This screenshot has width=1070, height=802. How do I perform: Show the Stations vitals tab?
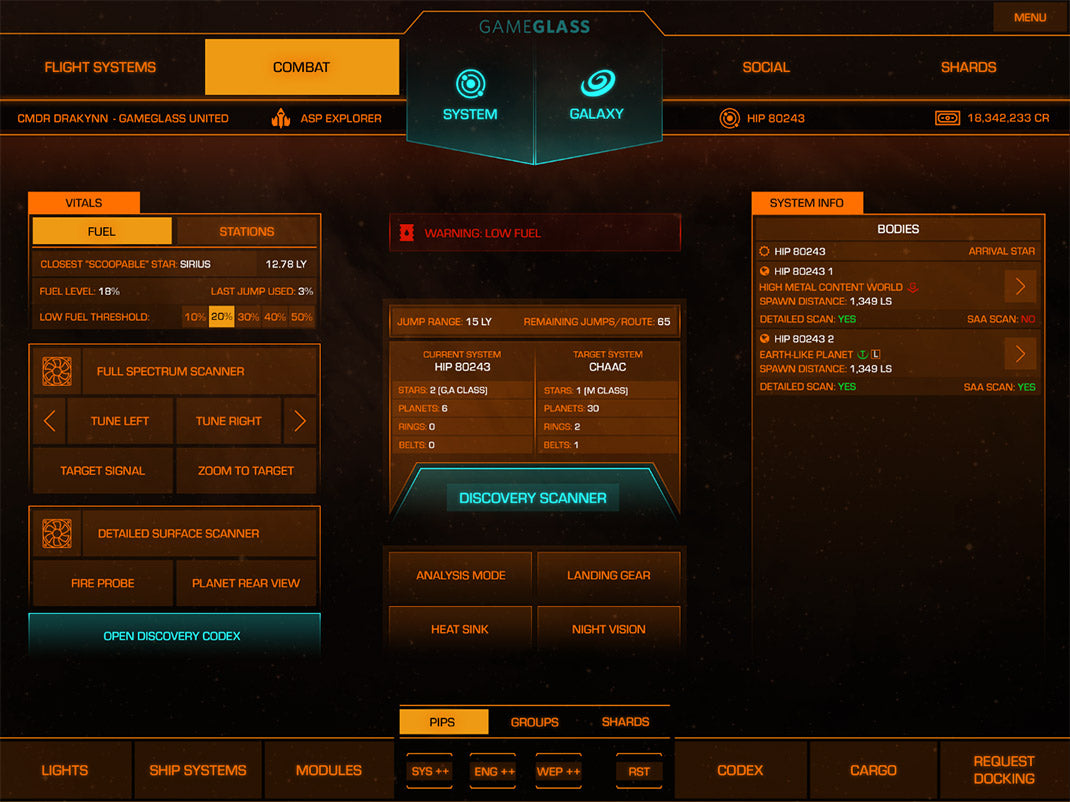point(246,231)
